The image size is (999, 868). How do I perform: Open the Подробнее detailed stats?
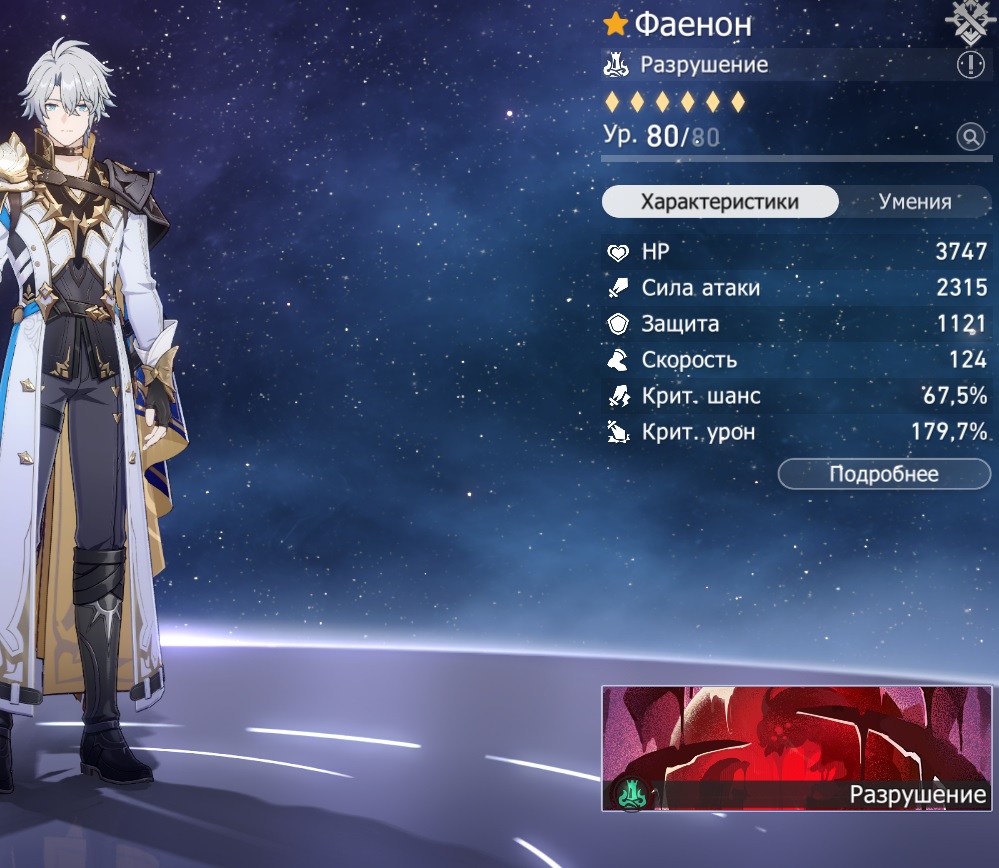(x=884, y=474)
